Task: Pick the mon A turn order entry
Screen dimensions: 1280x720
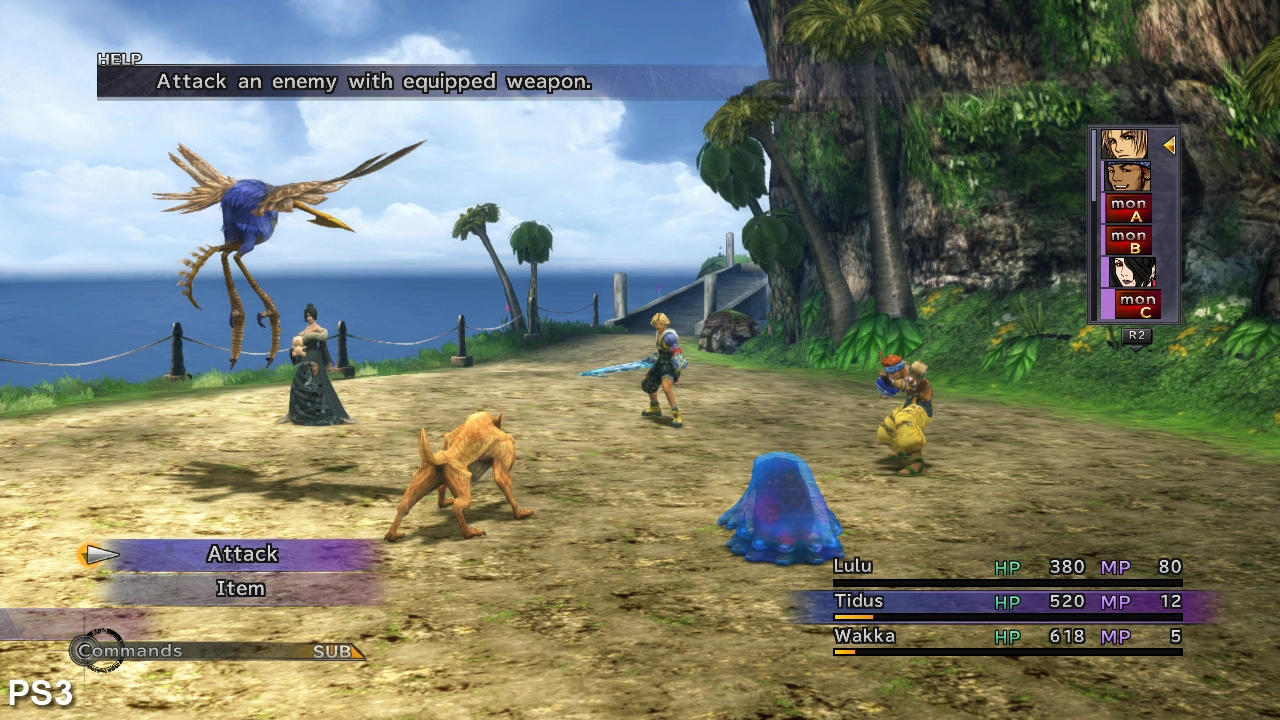Action: point(1128,209)
